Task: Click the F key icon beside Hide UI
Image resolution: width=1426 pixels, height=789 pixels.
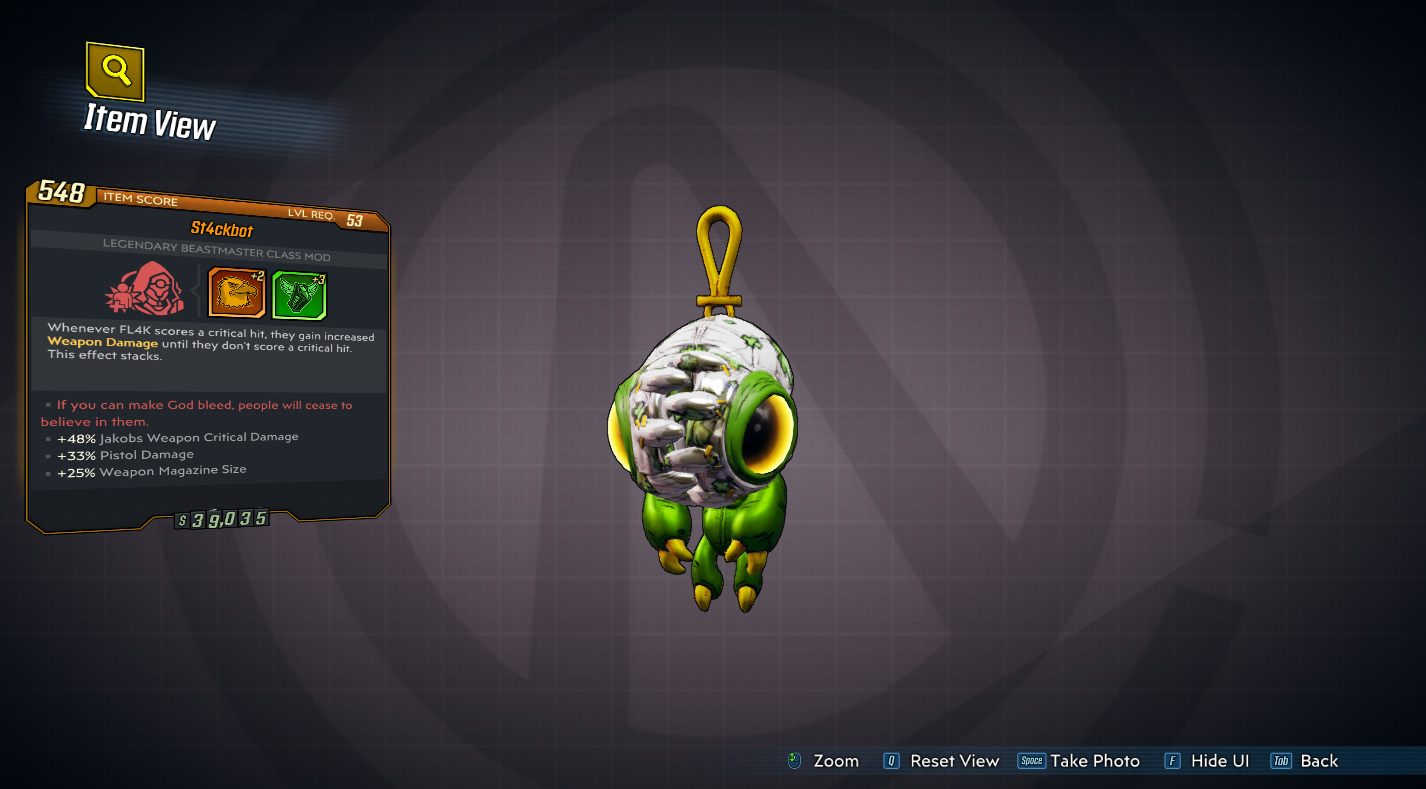Action: tap(1172, 761)
